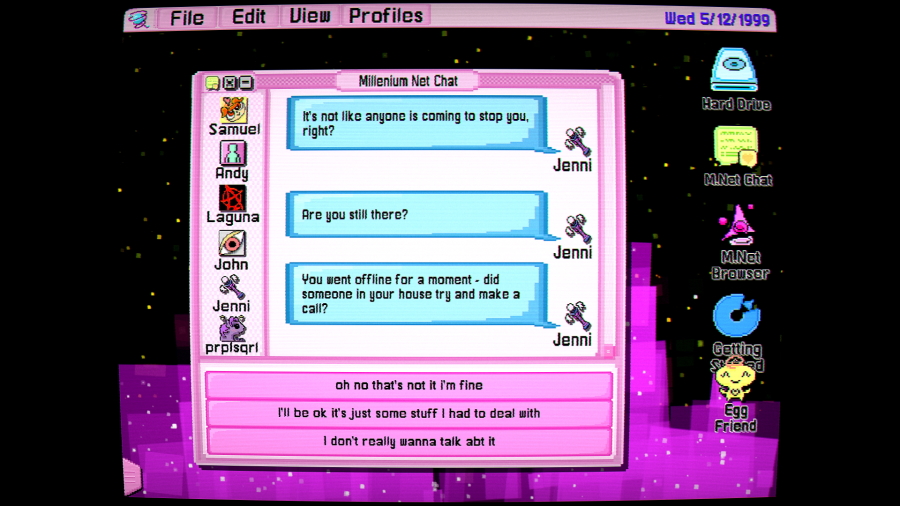Choose the "I'll be ok" reply option
900x506 pixels.
[408, 413]
